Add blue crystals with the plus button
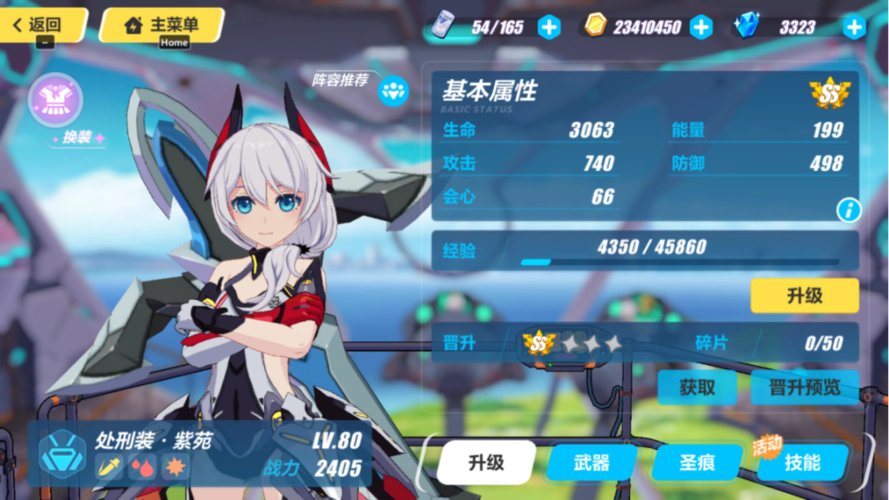 click(853, 27)
